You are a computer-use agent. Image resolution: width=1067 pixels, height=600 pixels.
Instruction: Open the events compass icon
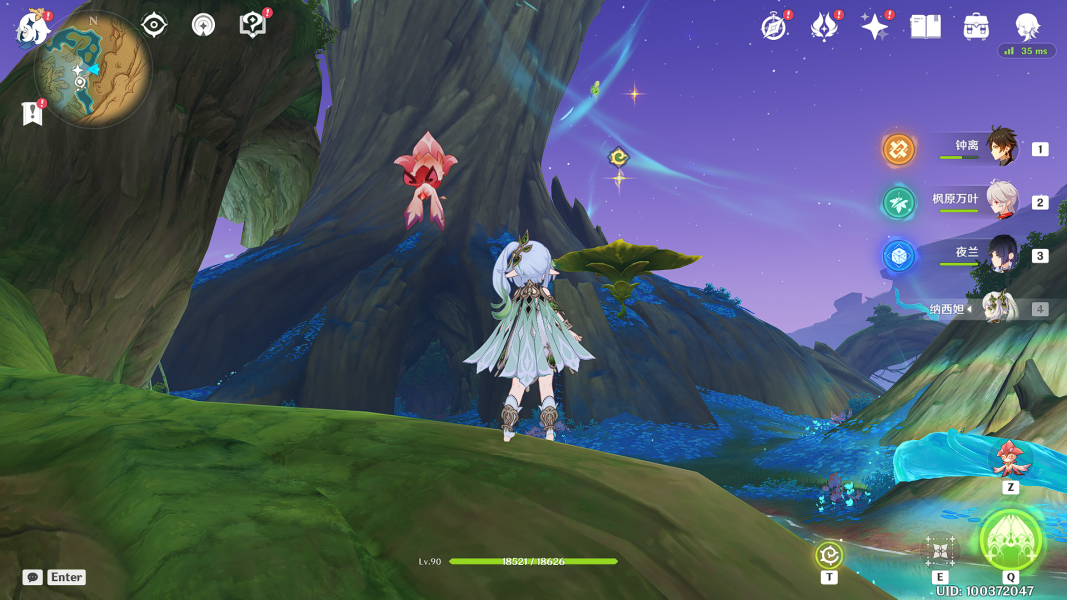774,27
